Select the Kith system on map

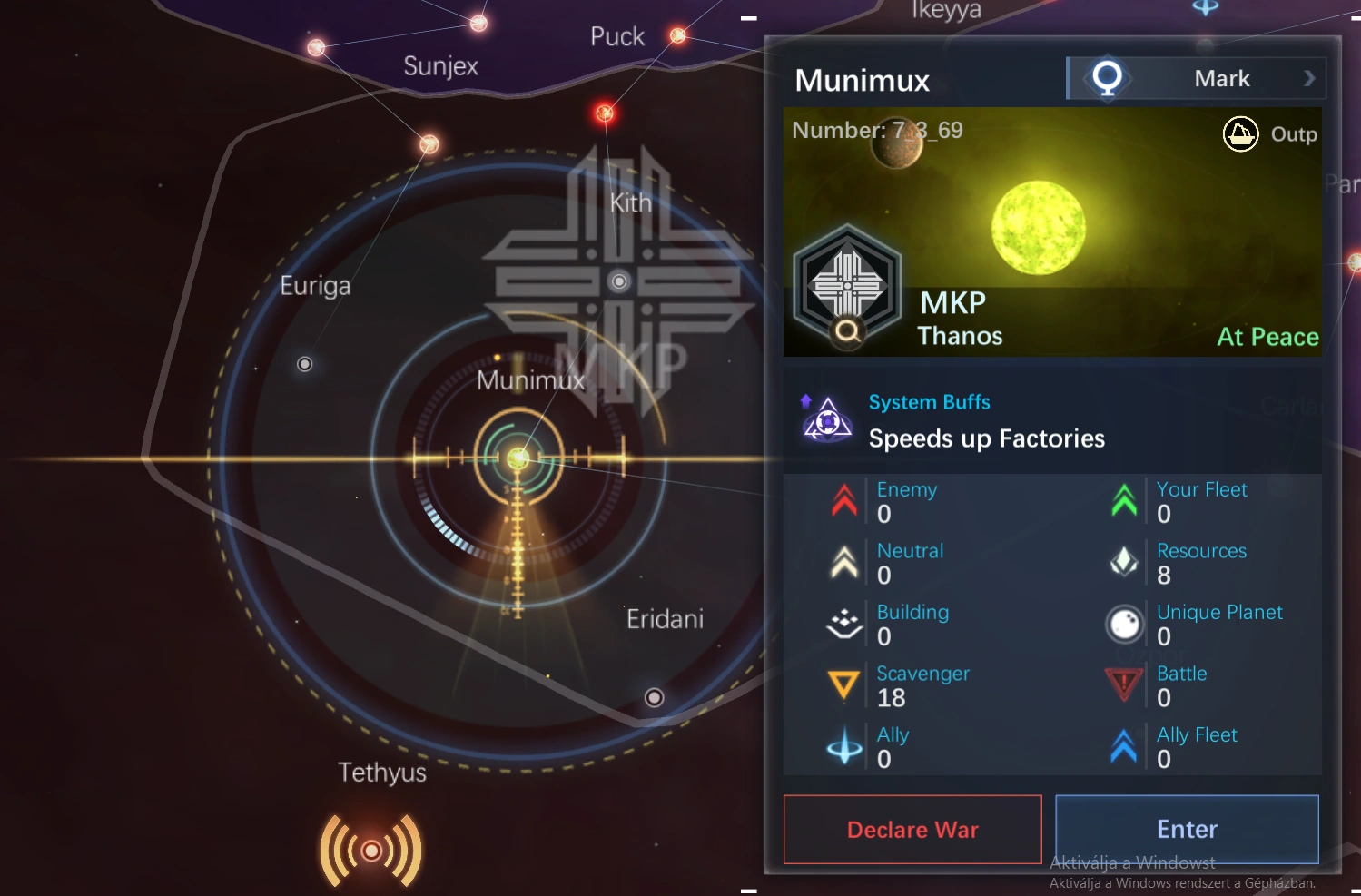click(x=619, y=281)
